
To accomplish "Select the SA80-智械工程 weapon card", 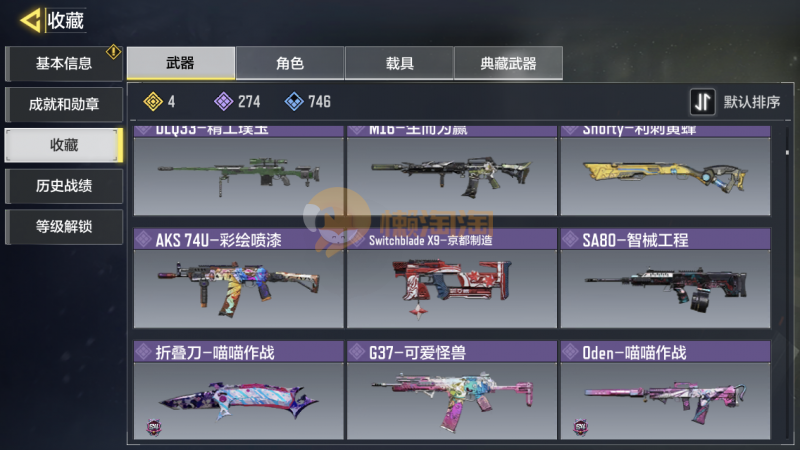I will pos(665,276).
